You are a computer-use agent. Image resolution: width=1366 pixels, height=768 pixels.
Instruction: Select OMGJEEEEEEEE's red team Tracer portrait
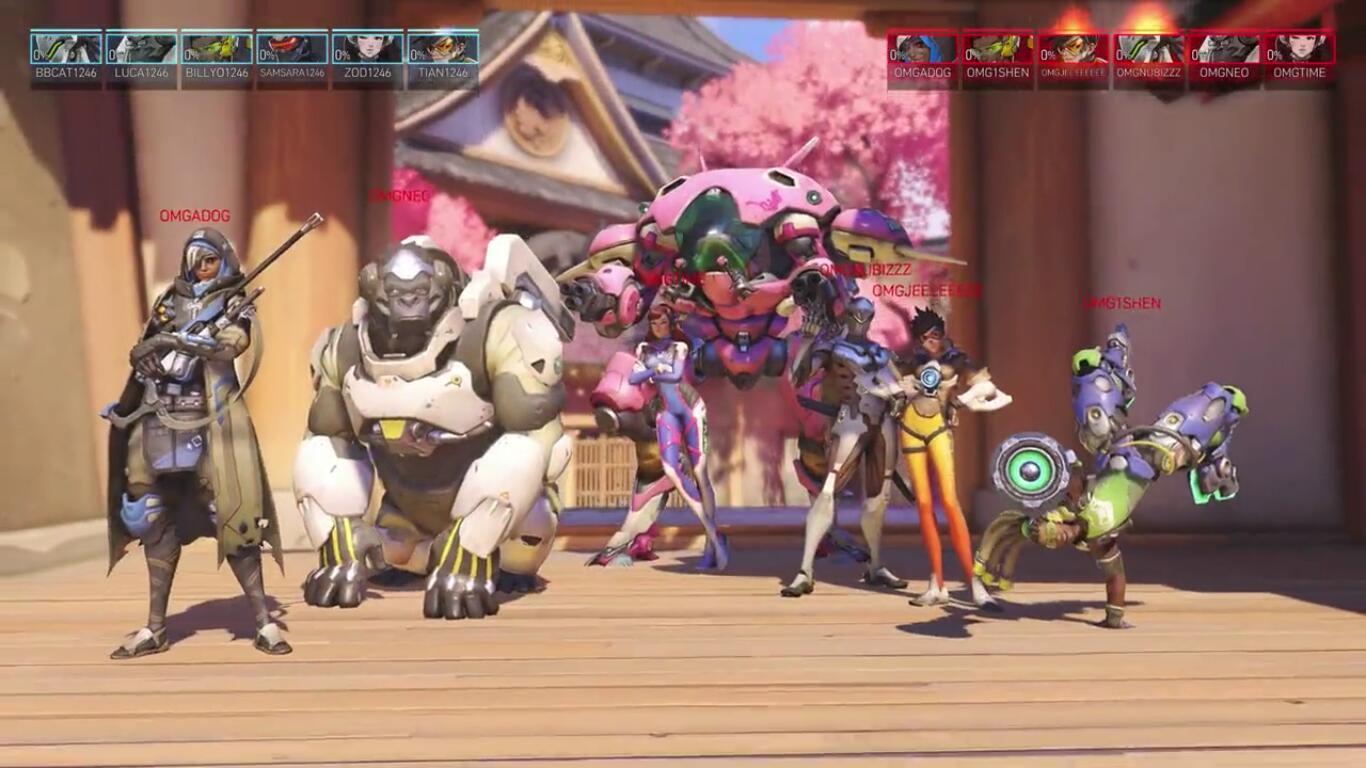(1073, 49)
